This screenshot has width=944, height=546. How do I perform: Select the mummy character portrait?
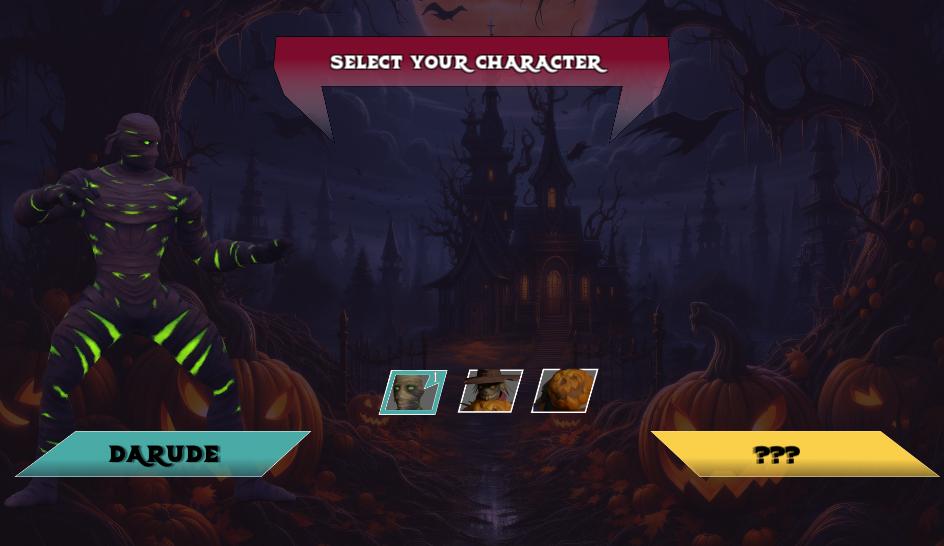413,392
